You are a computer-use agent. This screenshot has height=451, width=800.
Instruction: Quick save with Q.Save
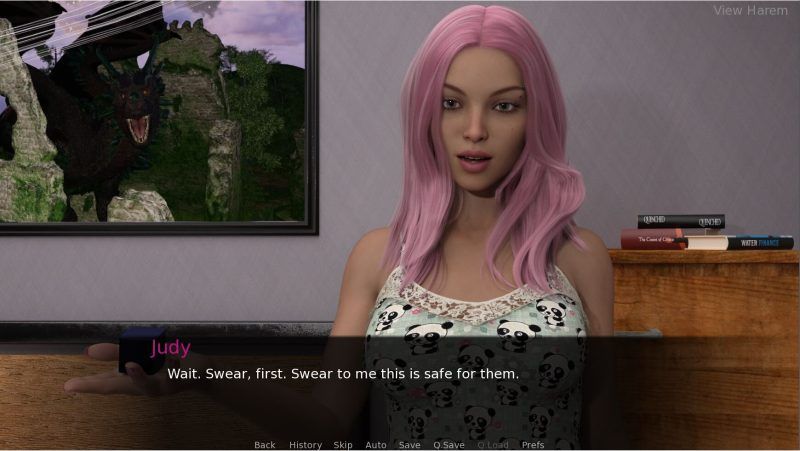449,445
